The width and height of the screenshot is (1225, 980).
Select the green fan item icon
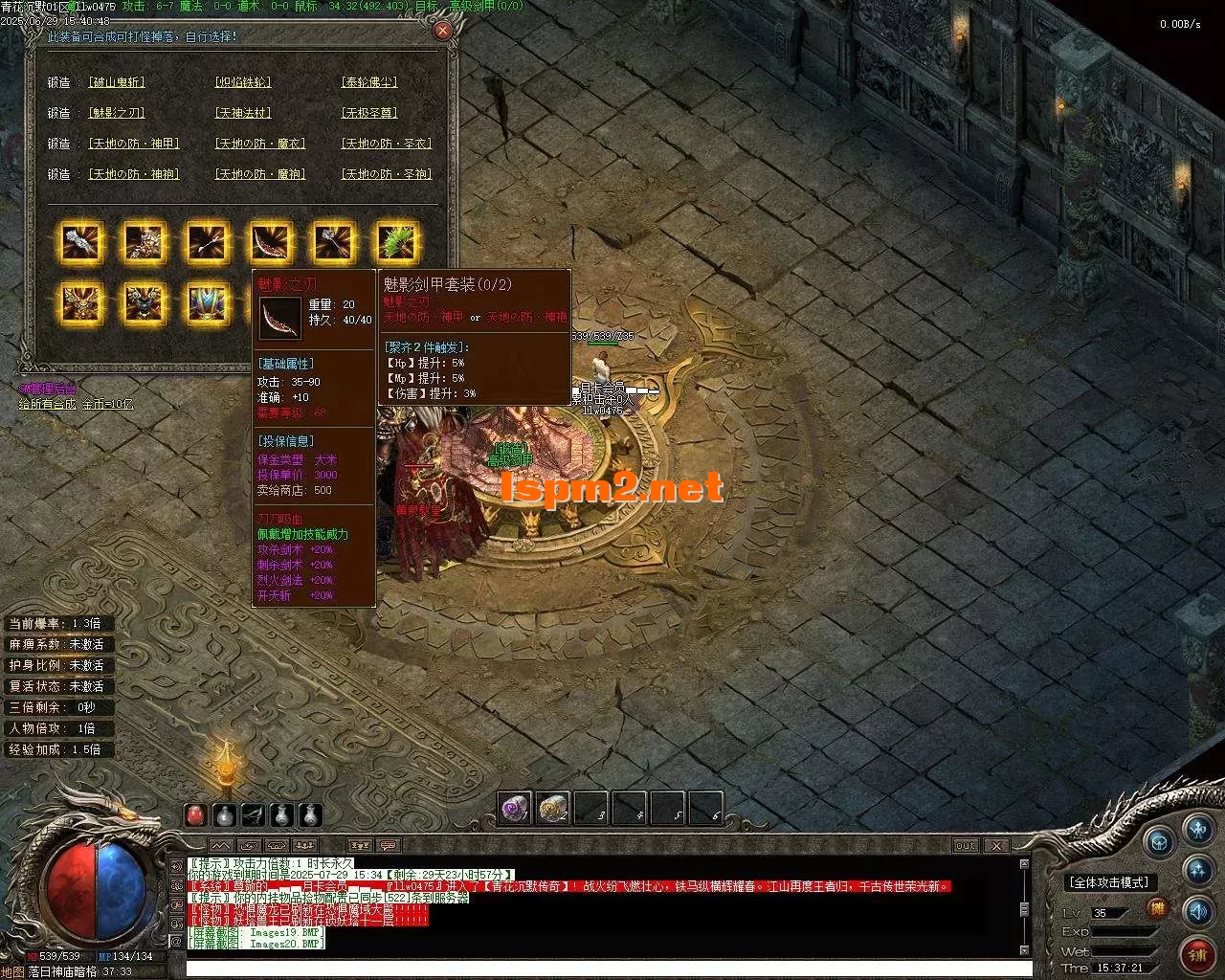pyautogui.click(x=396, y=242)
